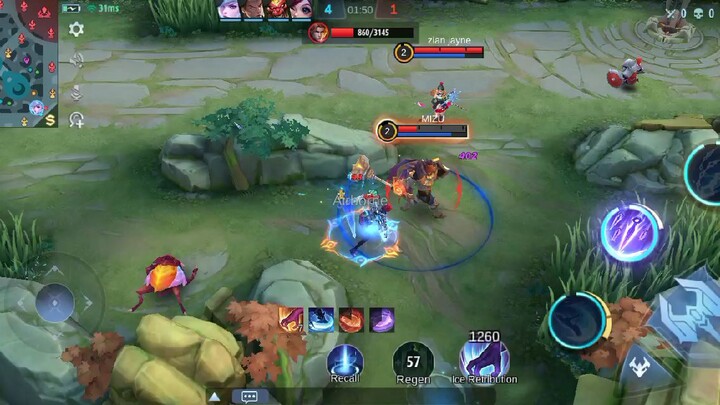Toggle the speaker voice icon

point(76,60)
